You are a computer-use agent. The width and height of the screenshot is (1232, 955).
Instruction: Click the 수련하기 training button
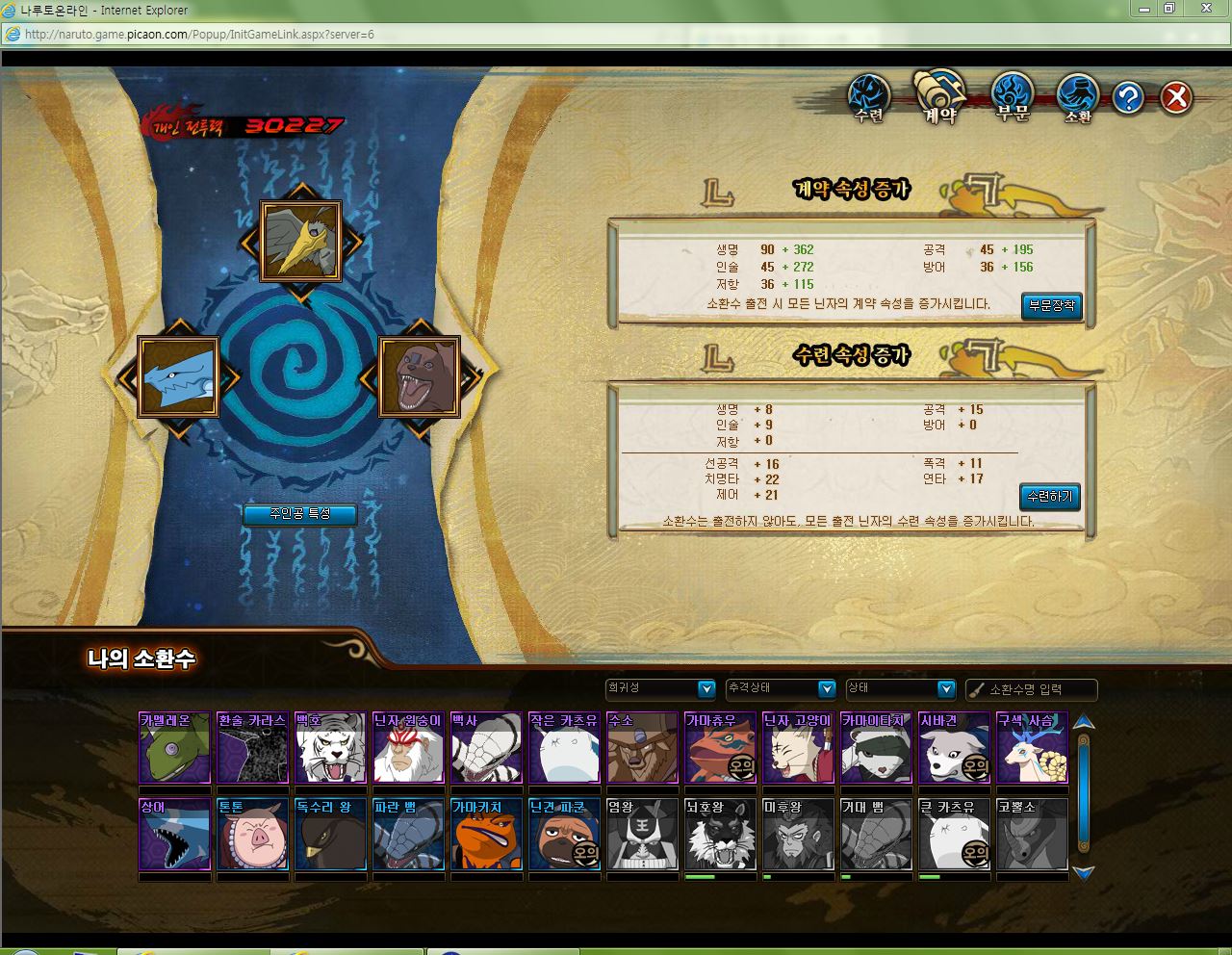tap(1049, 497)
